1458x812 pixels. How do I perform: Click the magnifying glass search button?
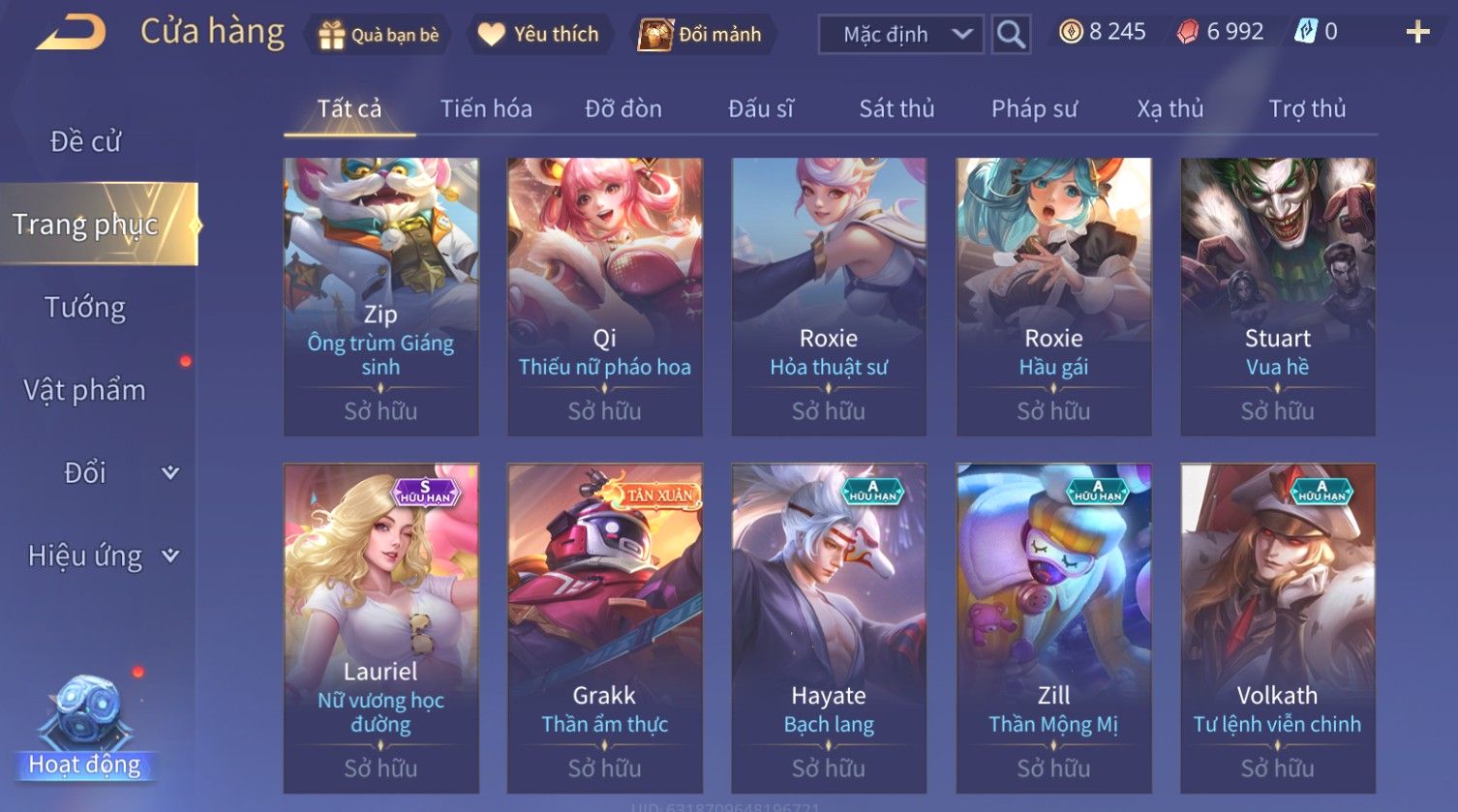pos(1011,35)
